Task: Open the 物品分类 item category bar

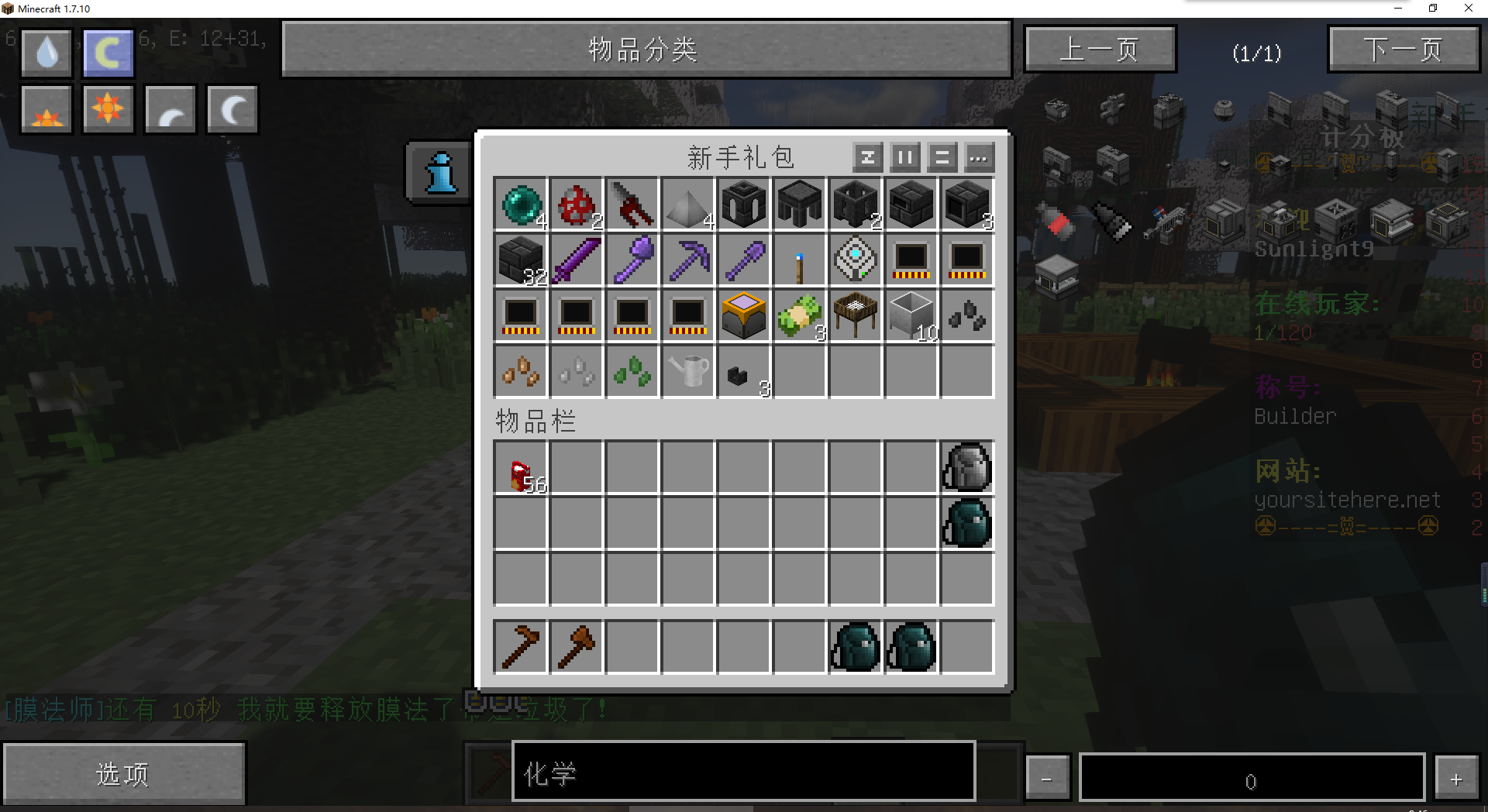Action: coord(646,50)
